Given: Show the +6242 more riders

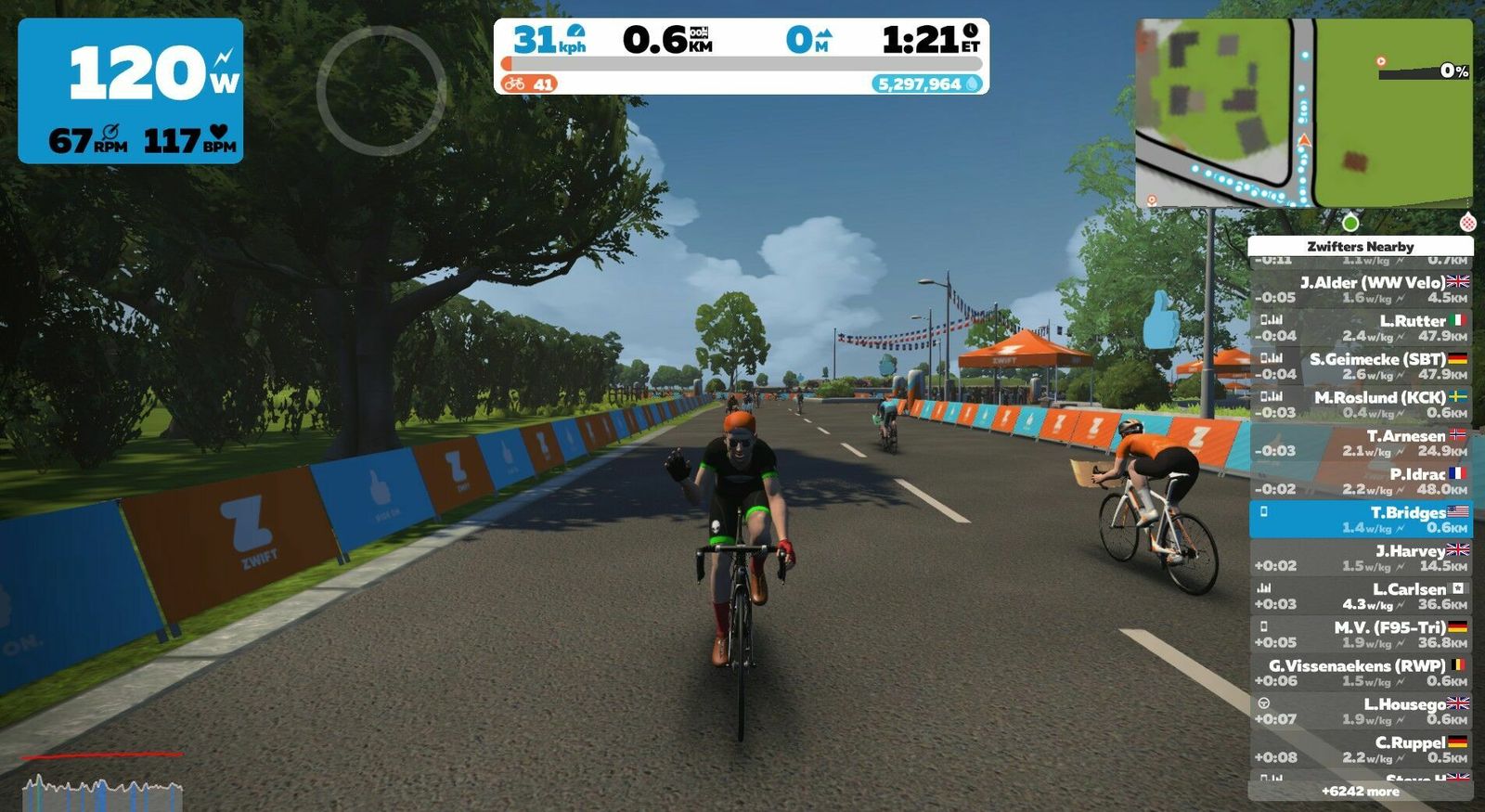Looking at the screenshot, I should pos(1360,792).
